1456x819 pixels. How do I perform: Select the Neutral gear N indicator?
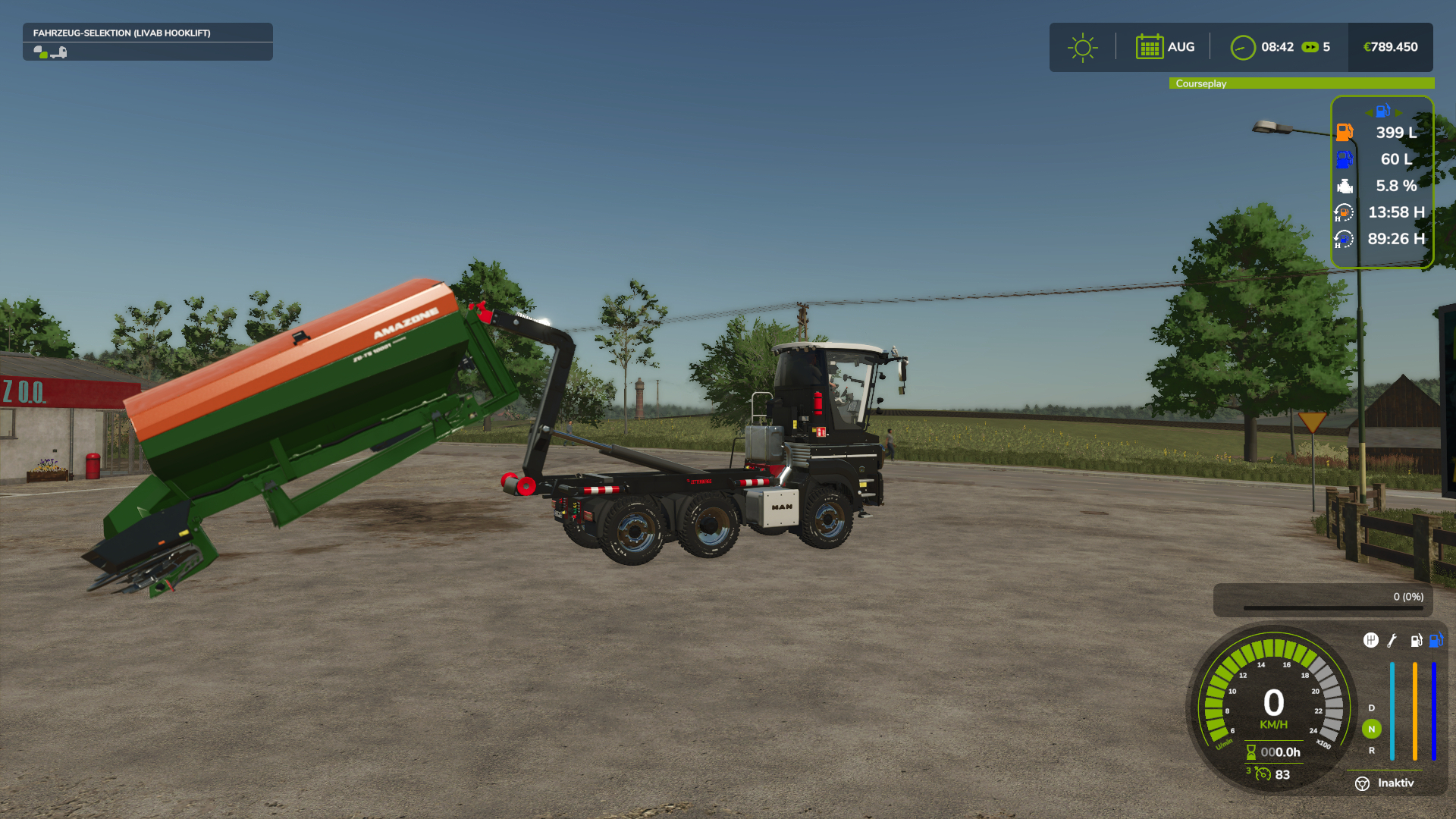click(x=1371, y=729)
